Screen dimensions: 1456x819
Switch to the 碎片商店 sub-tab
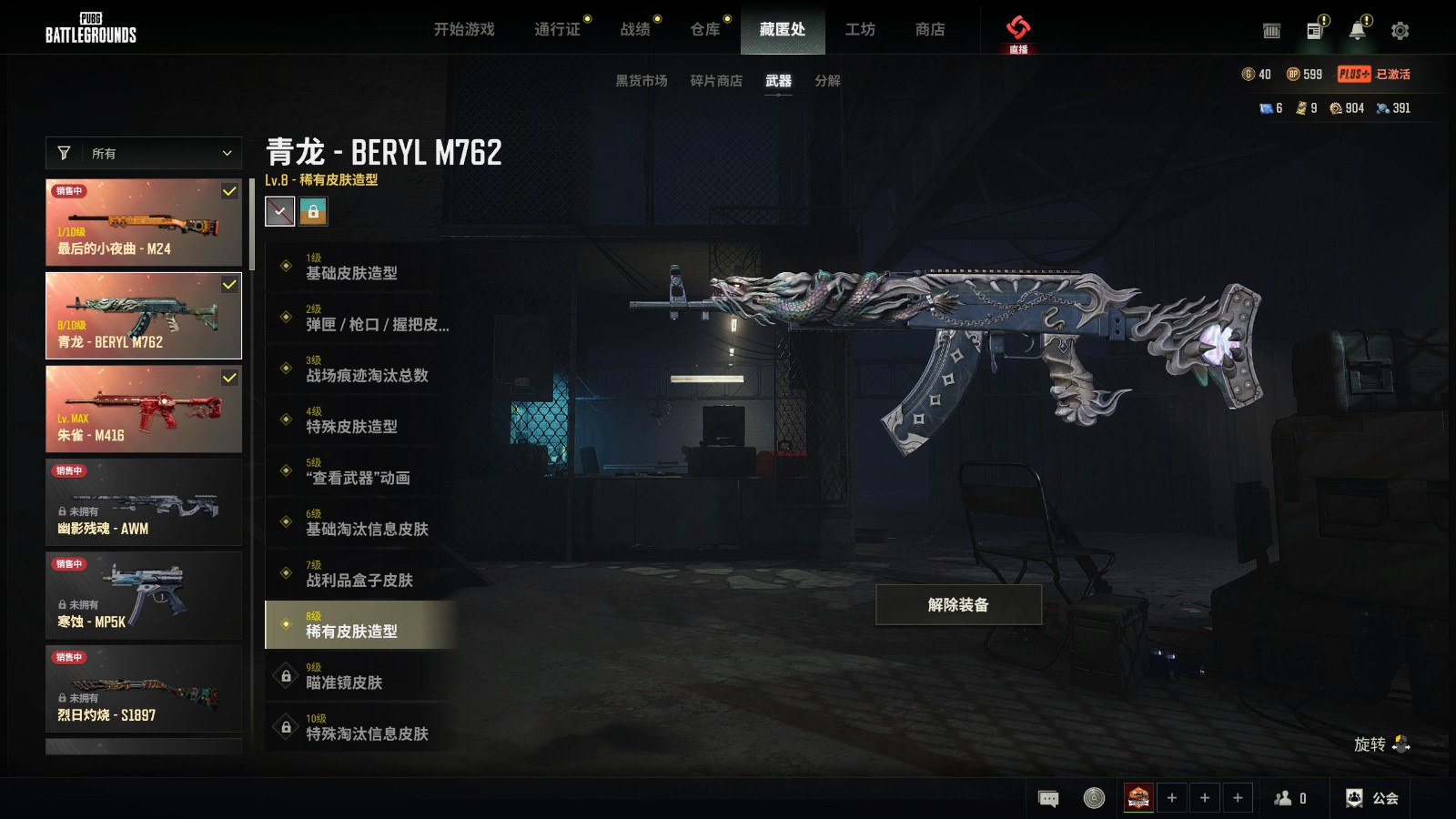click(716, 81)
